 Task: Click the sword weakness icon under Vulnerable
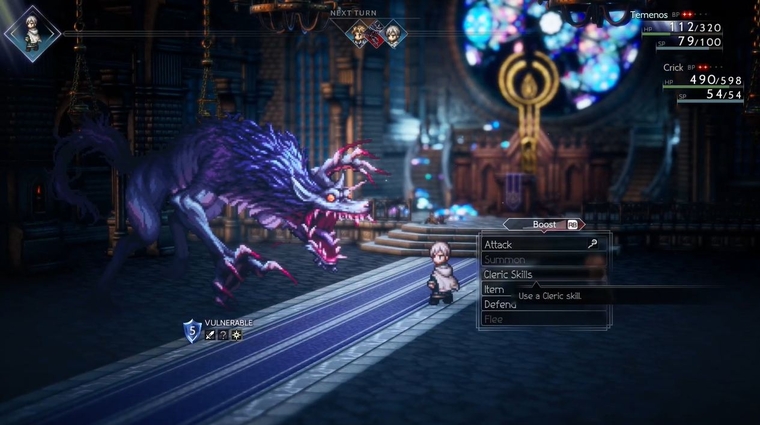[x=211, y=335]
